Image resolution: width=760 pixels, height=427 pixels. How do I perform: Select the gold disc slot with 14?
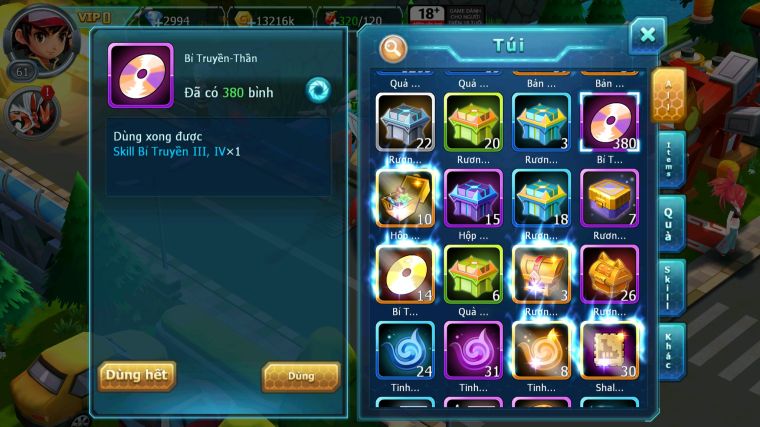pyautogui.click(x=405, y=274)
